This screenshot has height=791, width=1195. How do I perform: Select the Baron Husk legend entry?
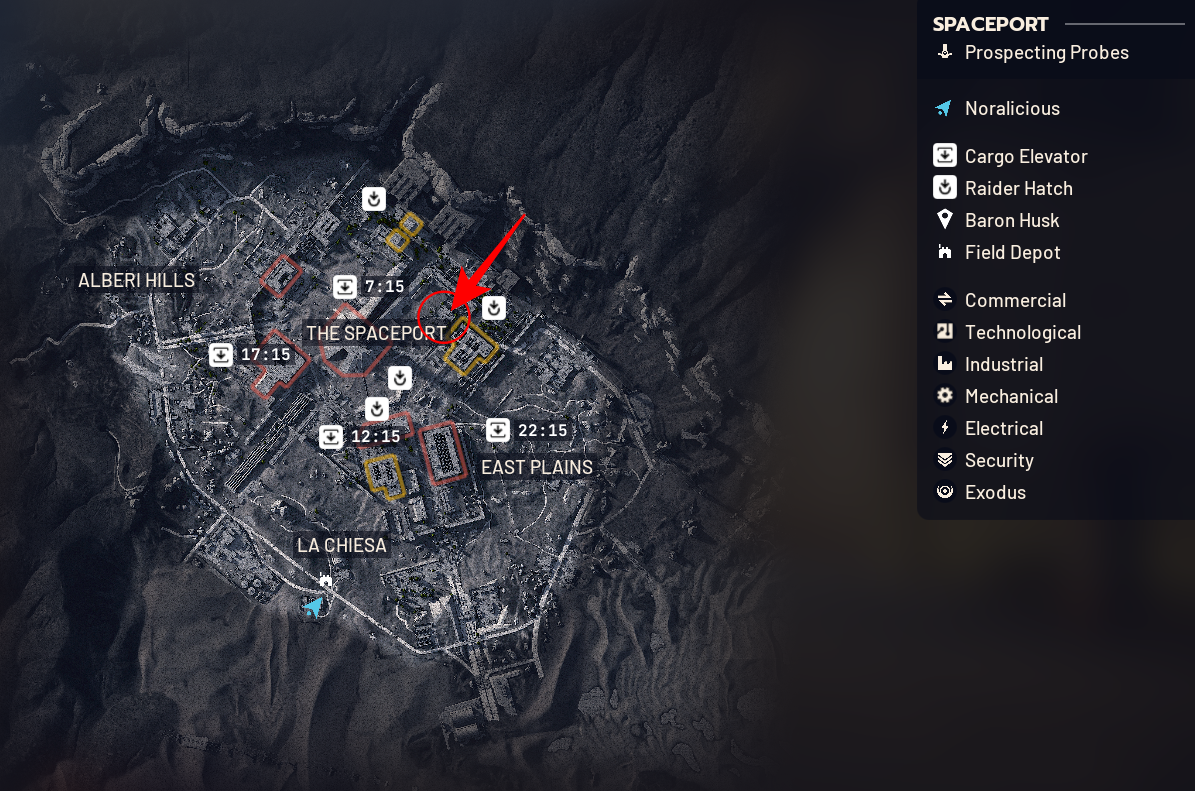1011,220
